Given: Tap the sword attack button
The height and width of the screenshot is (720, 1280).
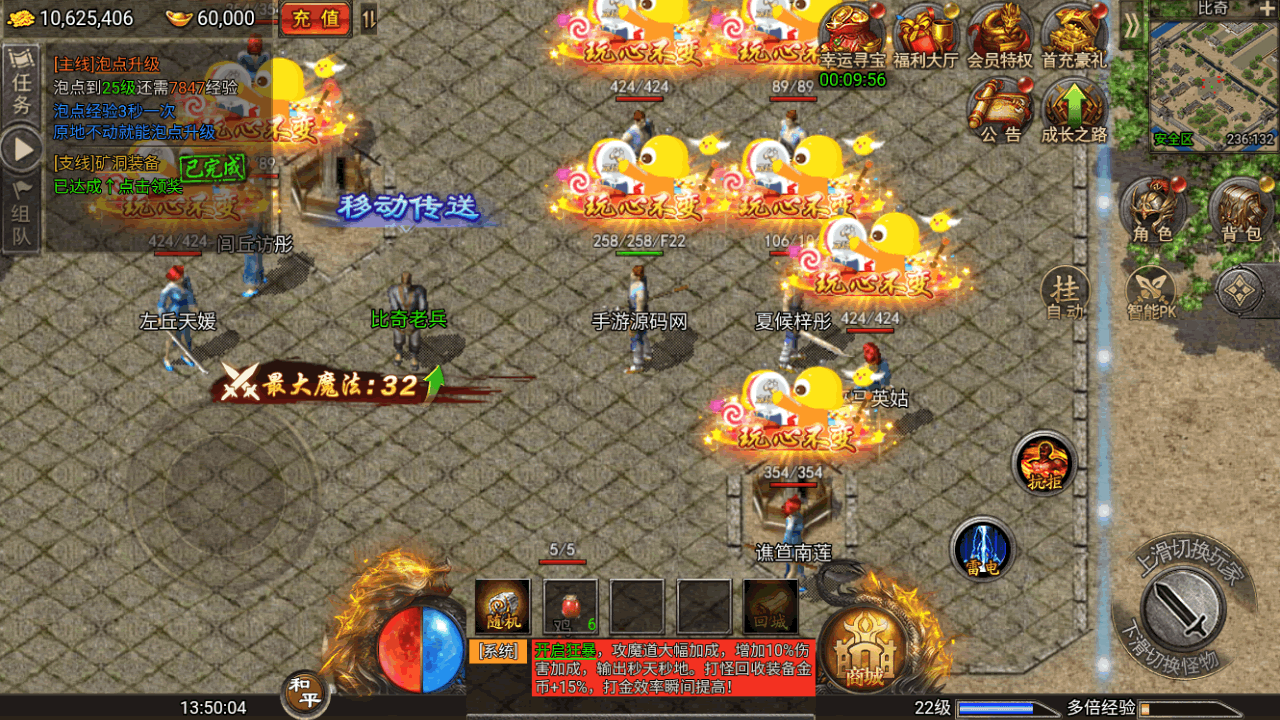Looking at the screenshot, I should [x=1184, y=603].
